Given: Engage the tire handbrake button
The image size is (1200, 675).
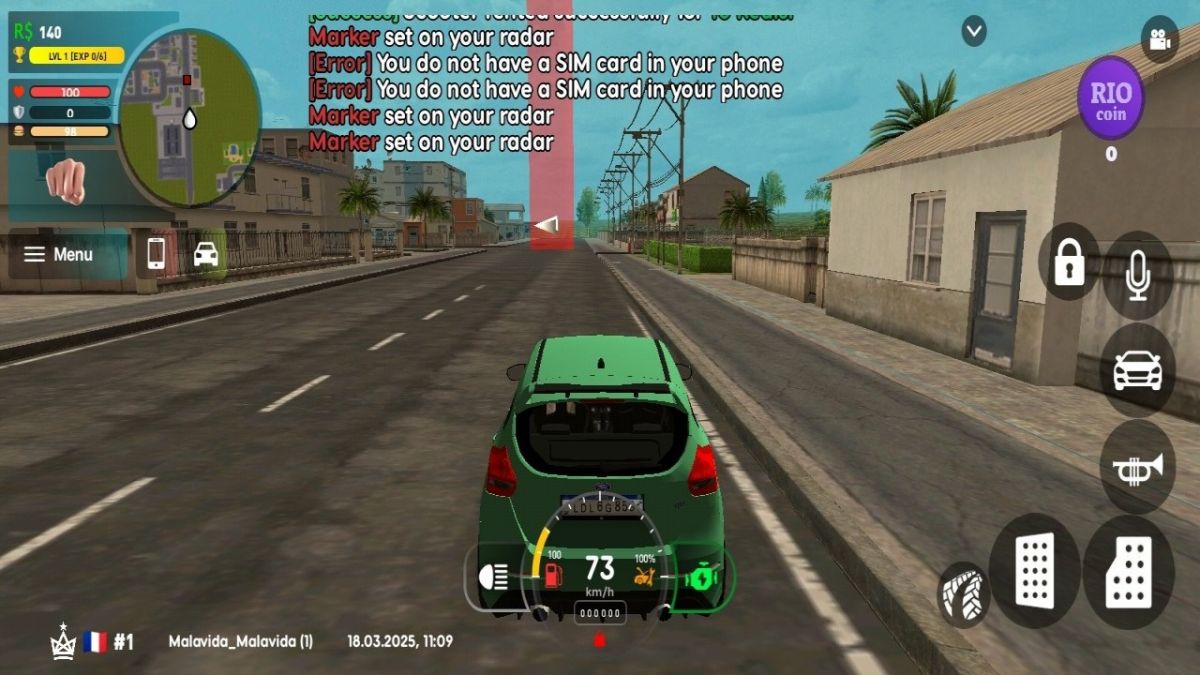Looking at the screenshot, I should tap(964, 594).
